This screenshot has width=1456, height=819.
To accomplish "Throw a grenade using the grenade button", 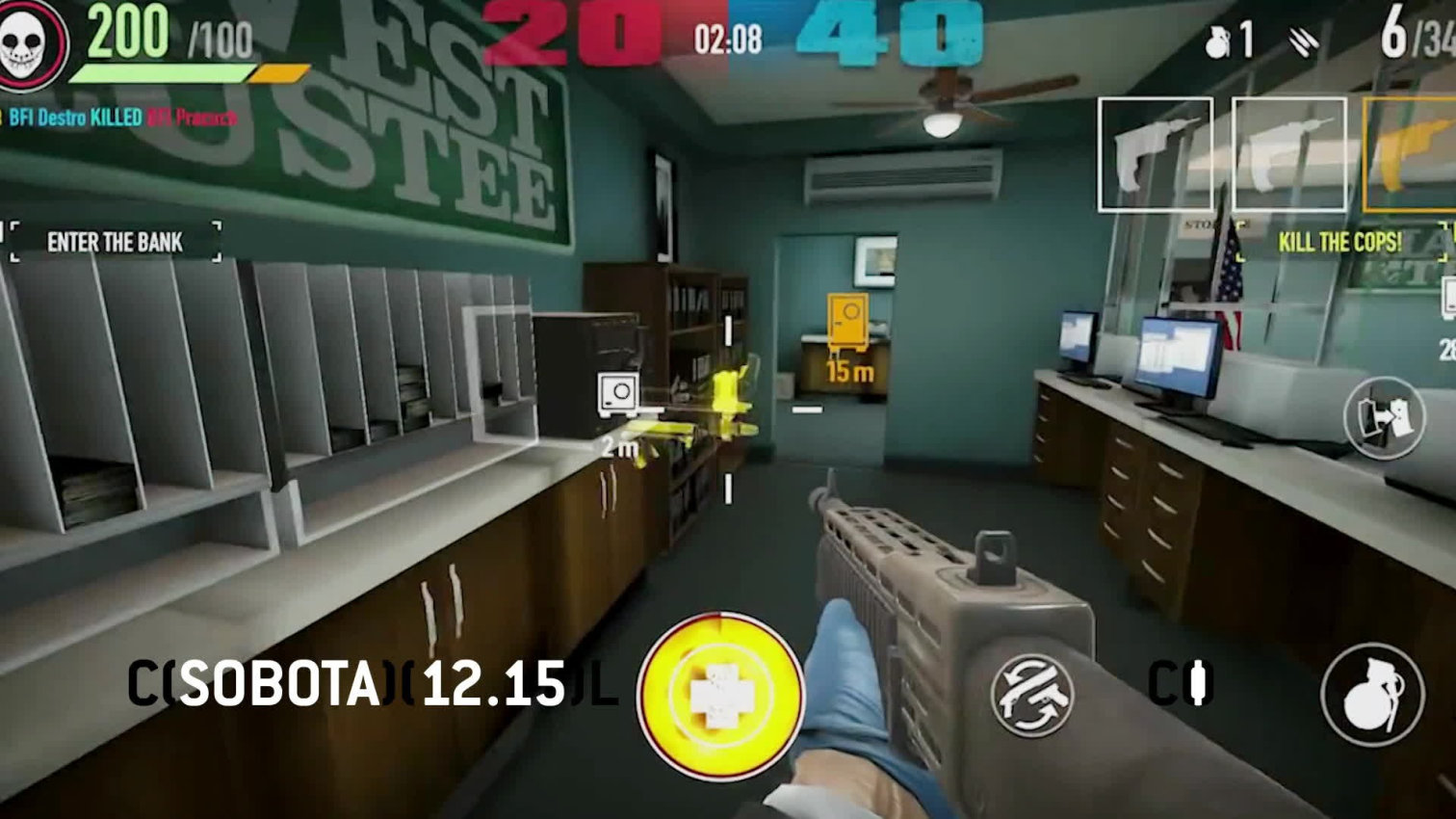I will point(1371,694).
